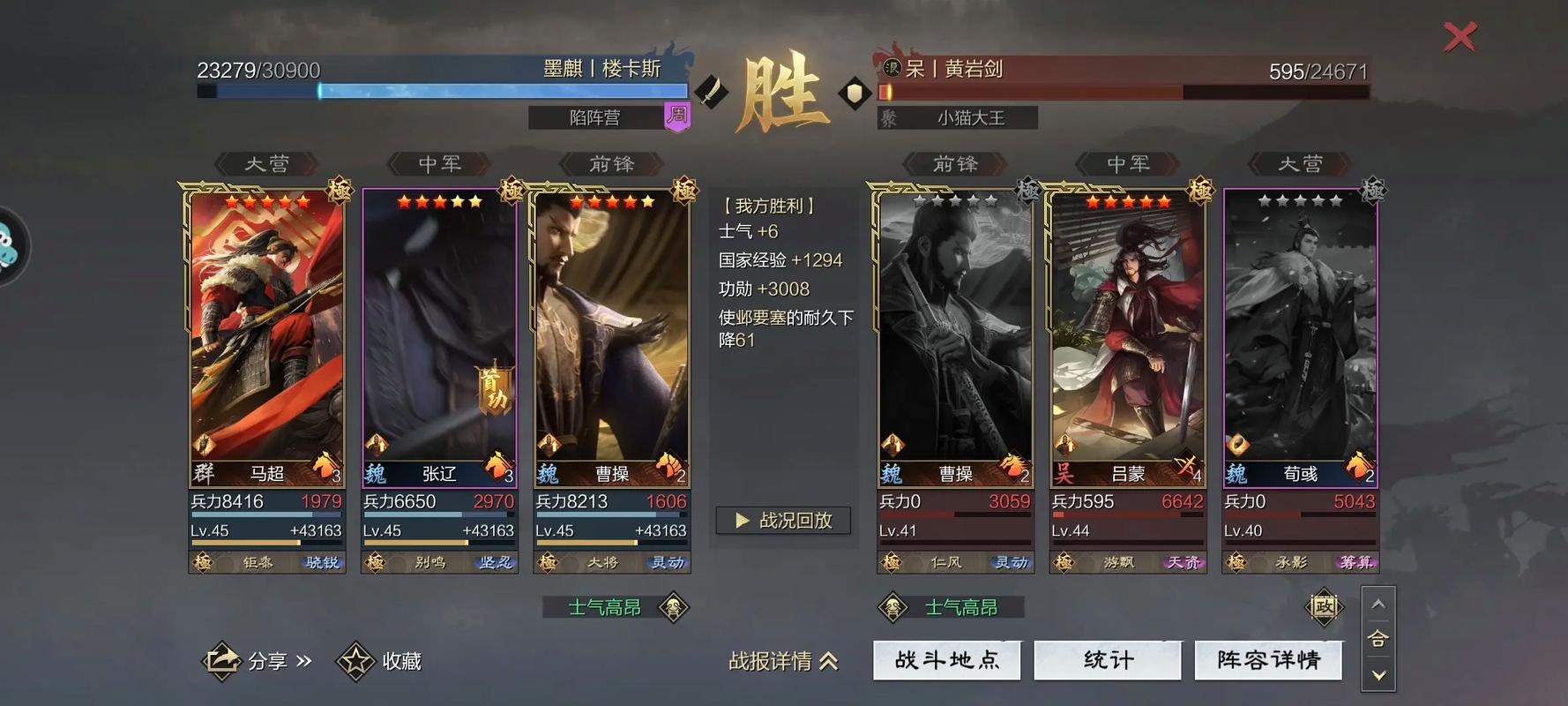Image resolution: width=1568 pixels, height=706 pixels.
Task: Click the share icon next to 分享
Action: [x=223, y=660]
